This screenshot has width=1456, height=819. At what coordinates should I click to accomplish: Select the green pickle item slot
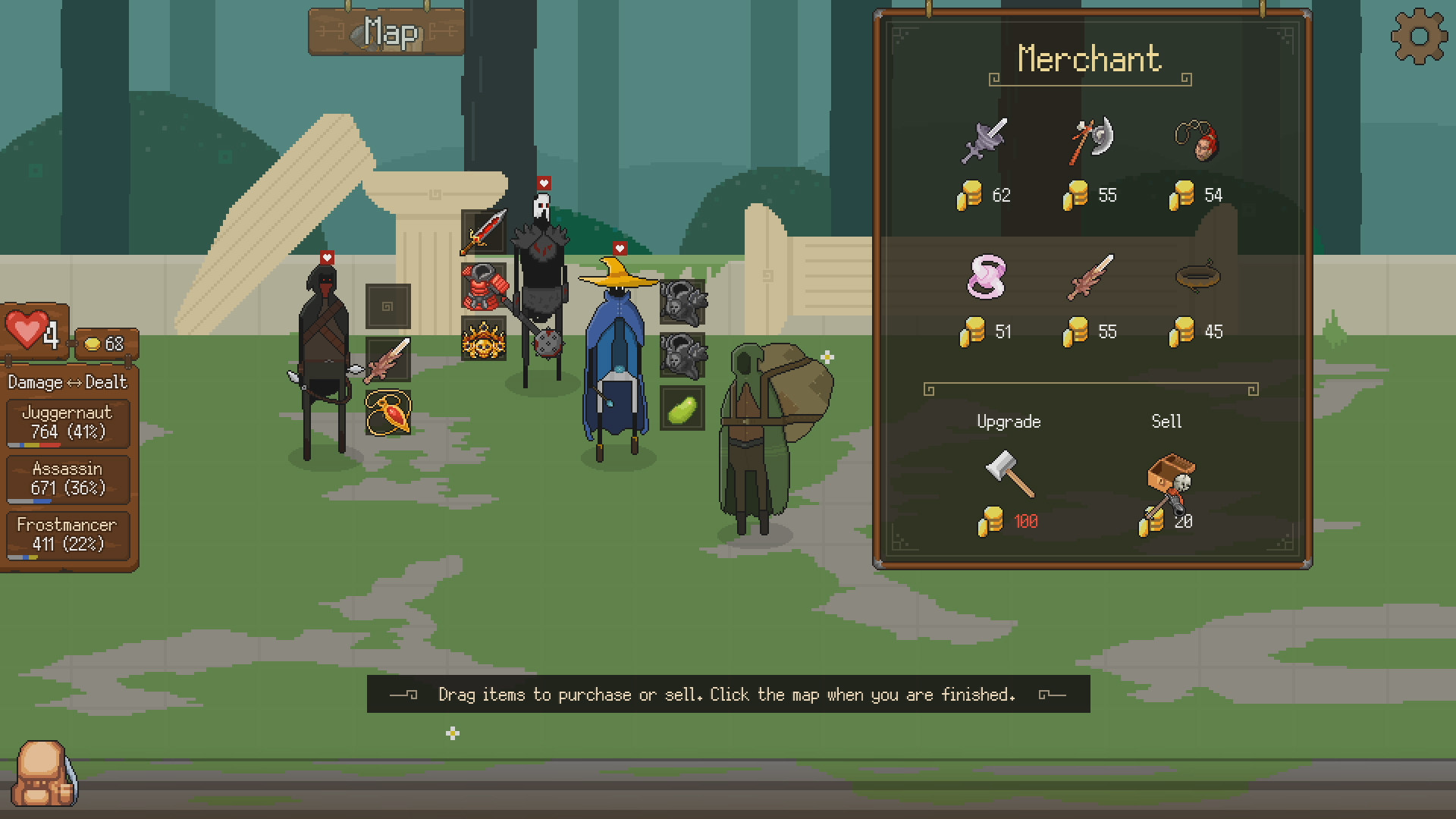pyautogui.click(x=682, y=409)
